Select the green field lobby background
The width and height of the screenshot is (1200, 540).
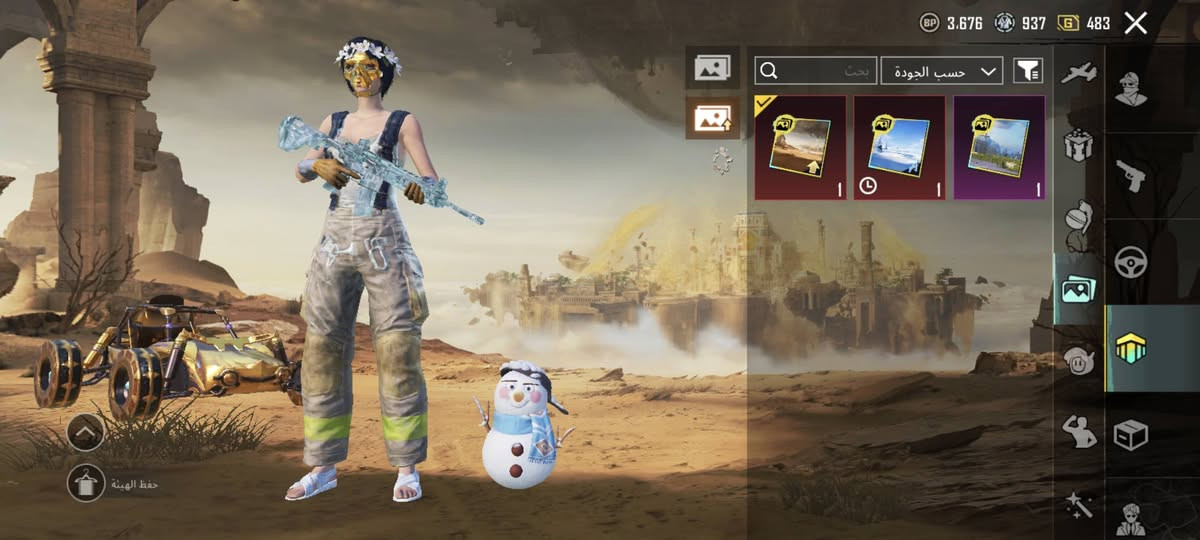[998, 147]
